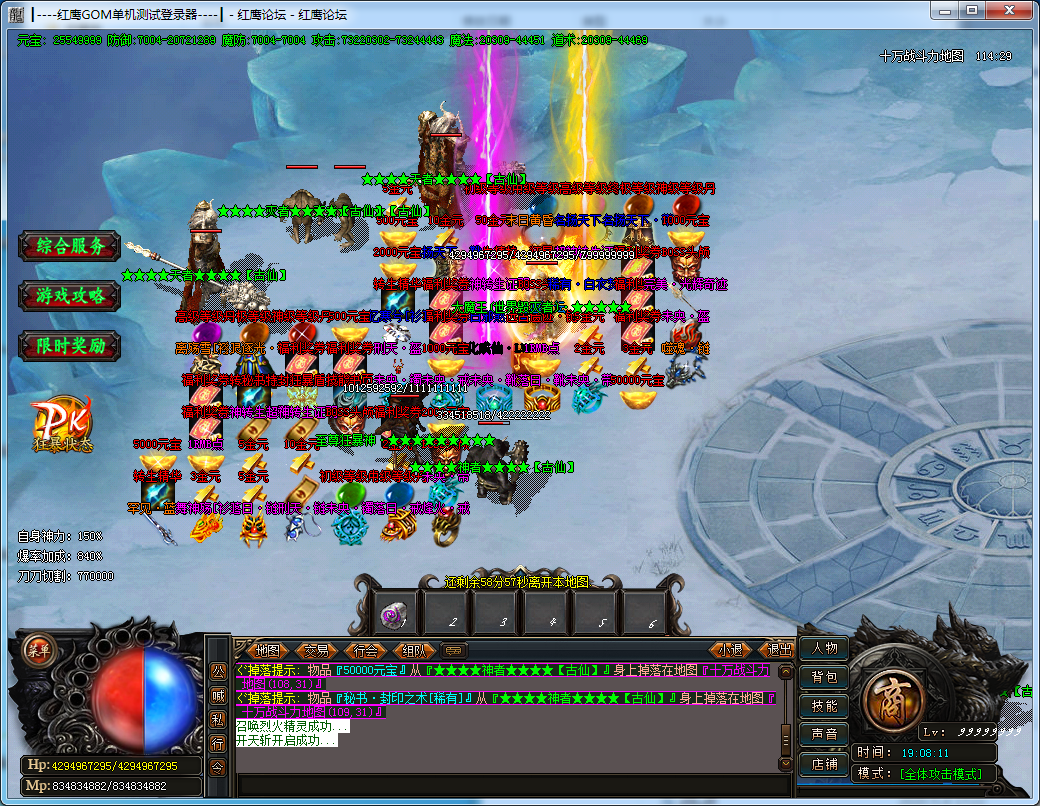
Task: Open the 地图 map button
Action: click(x=267, y=650)
